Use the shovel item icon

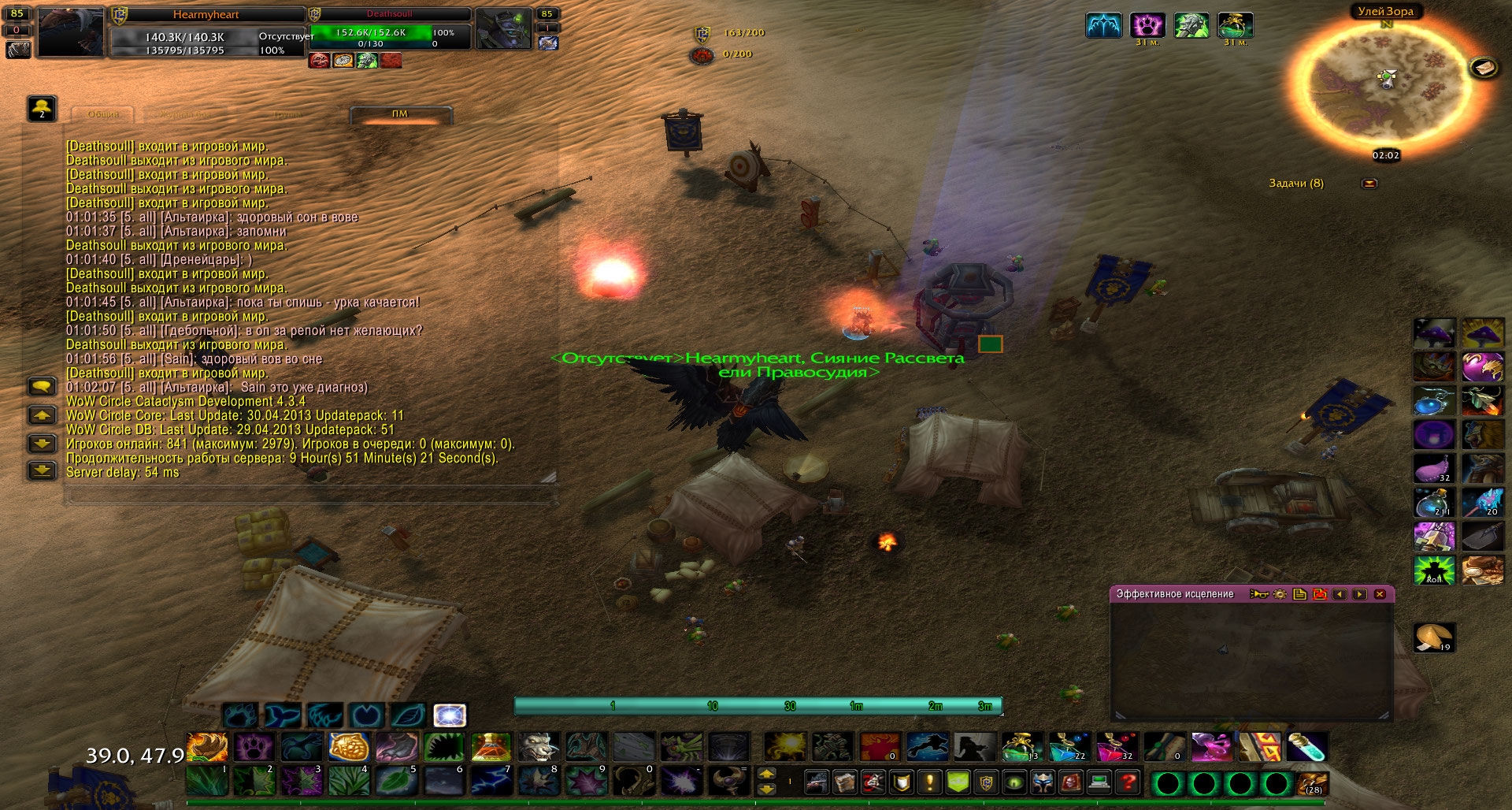point(1482,537)
